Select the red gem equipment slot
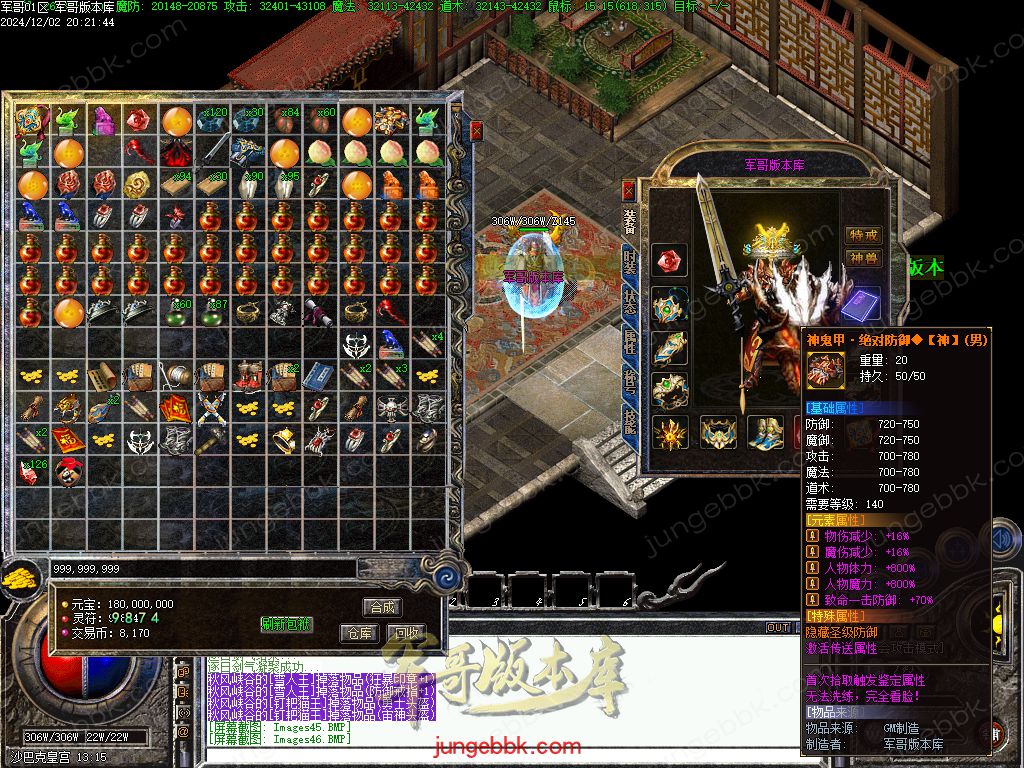 [x=668, y=261]
